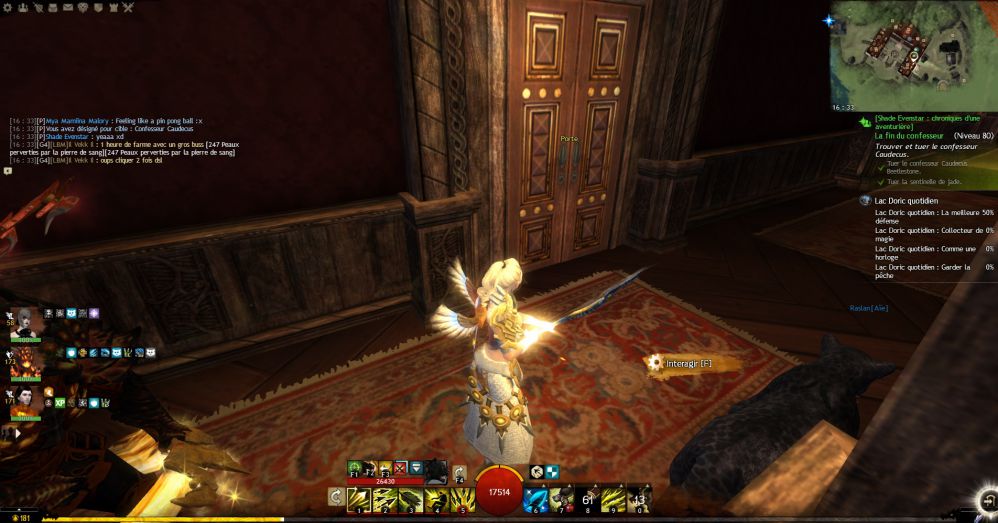
Task: Select the fiery party member portrait
Action: pyautogui.click(x=27, y=361)
